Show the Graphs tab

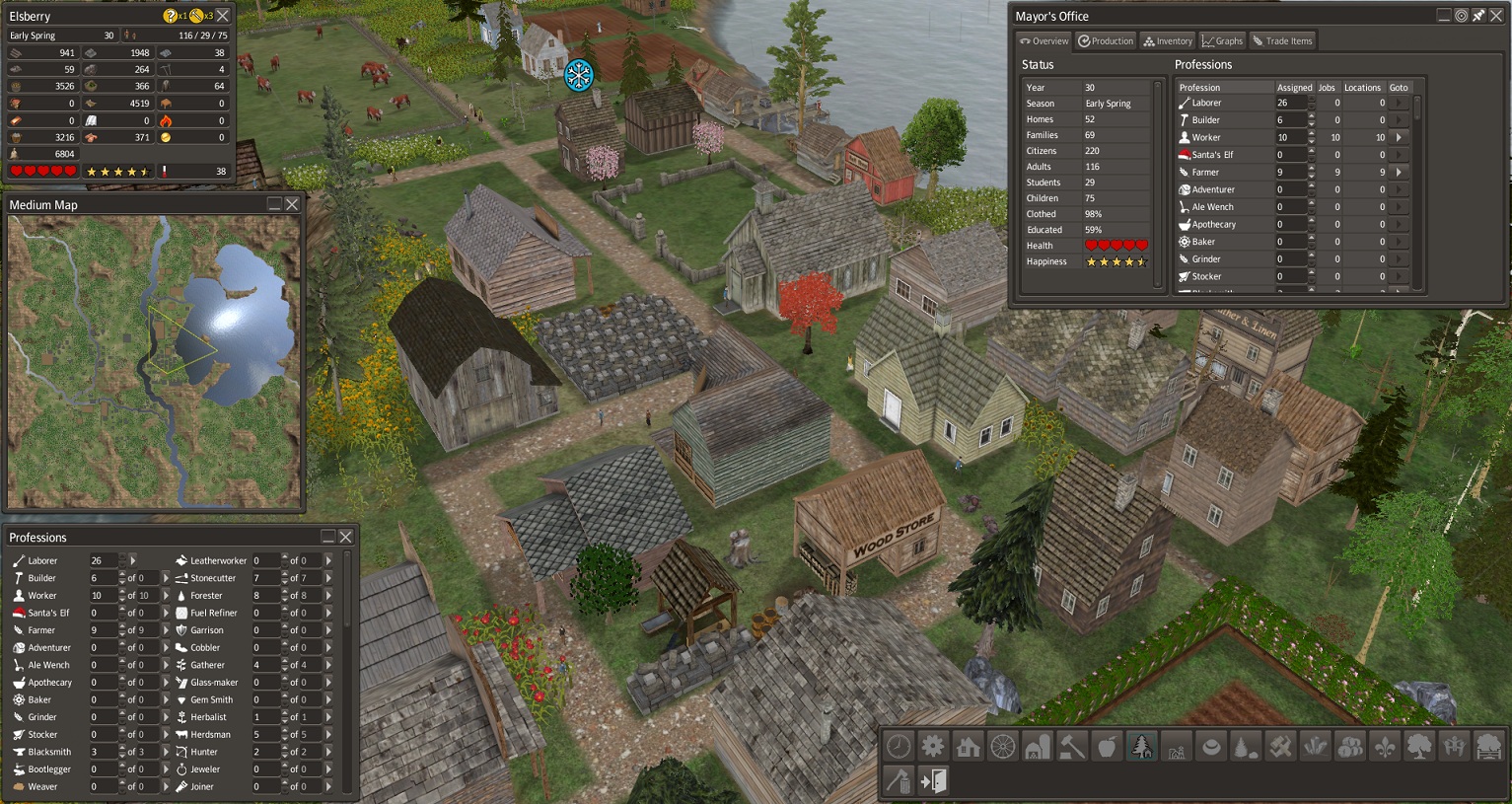click(1222, 41)
